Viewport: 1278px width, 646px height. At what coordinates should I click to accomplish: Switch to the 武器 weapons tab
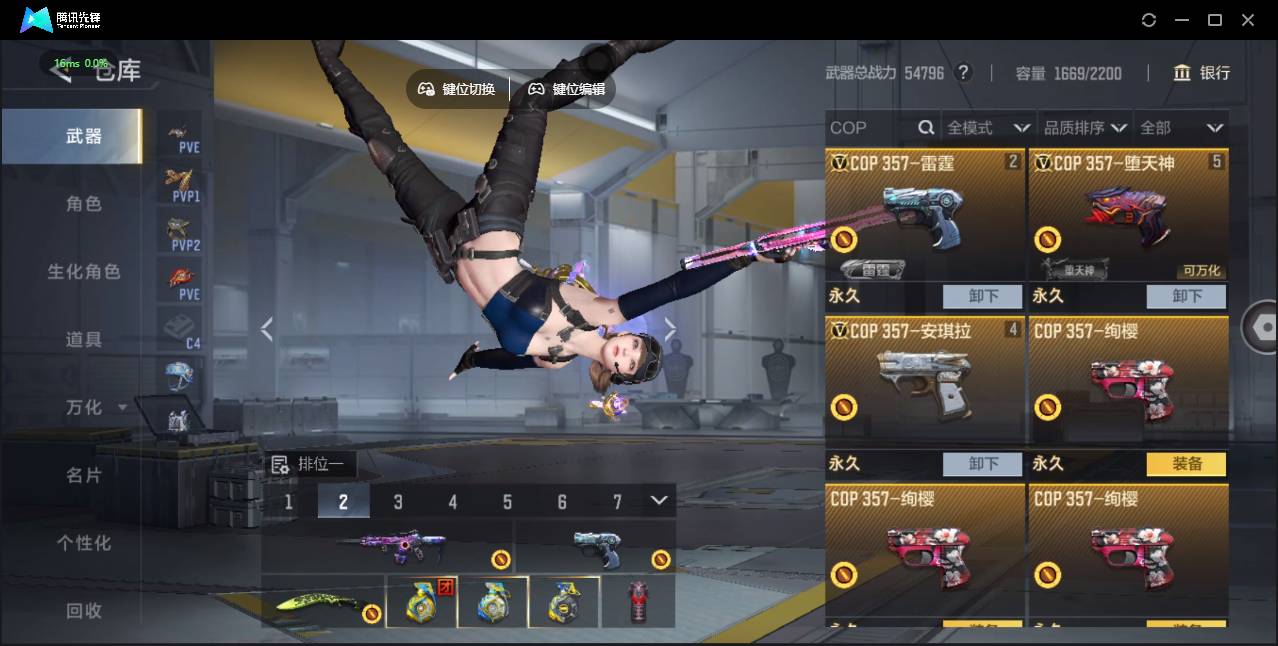(84, 136)
